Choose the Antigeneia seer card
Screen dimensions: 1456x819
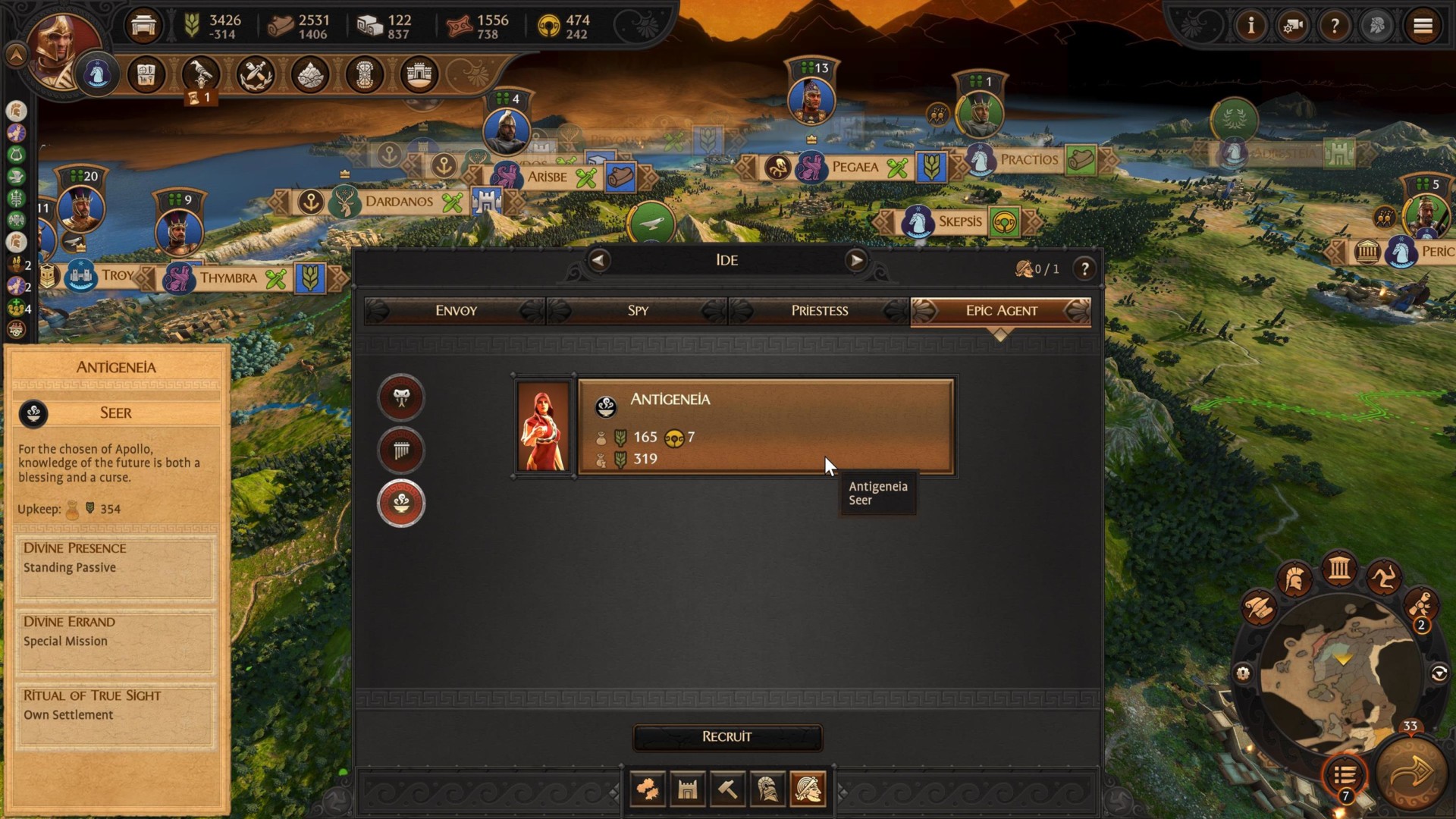(764, 428)
